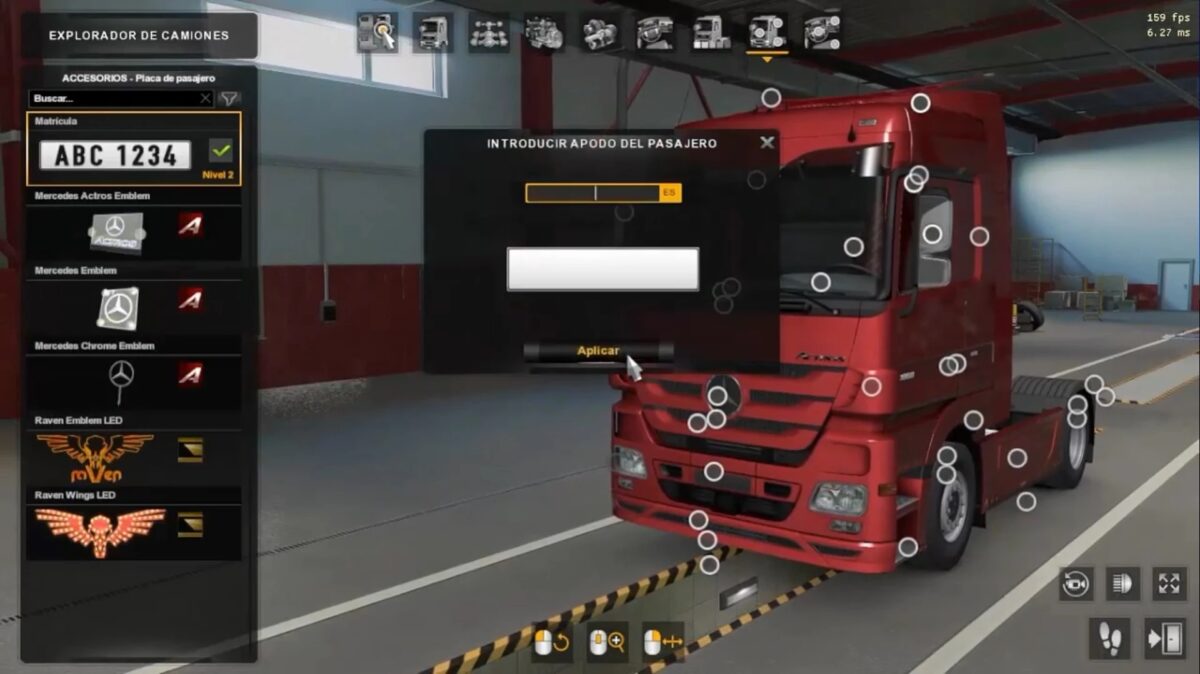
Task: Click the Aplicar button
Action: 598,351
